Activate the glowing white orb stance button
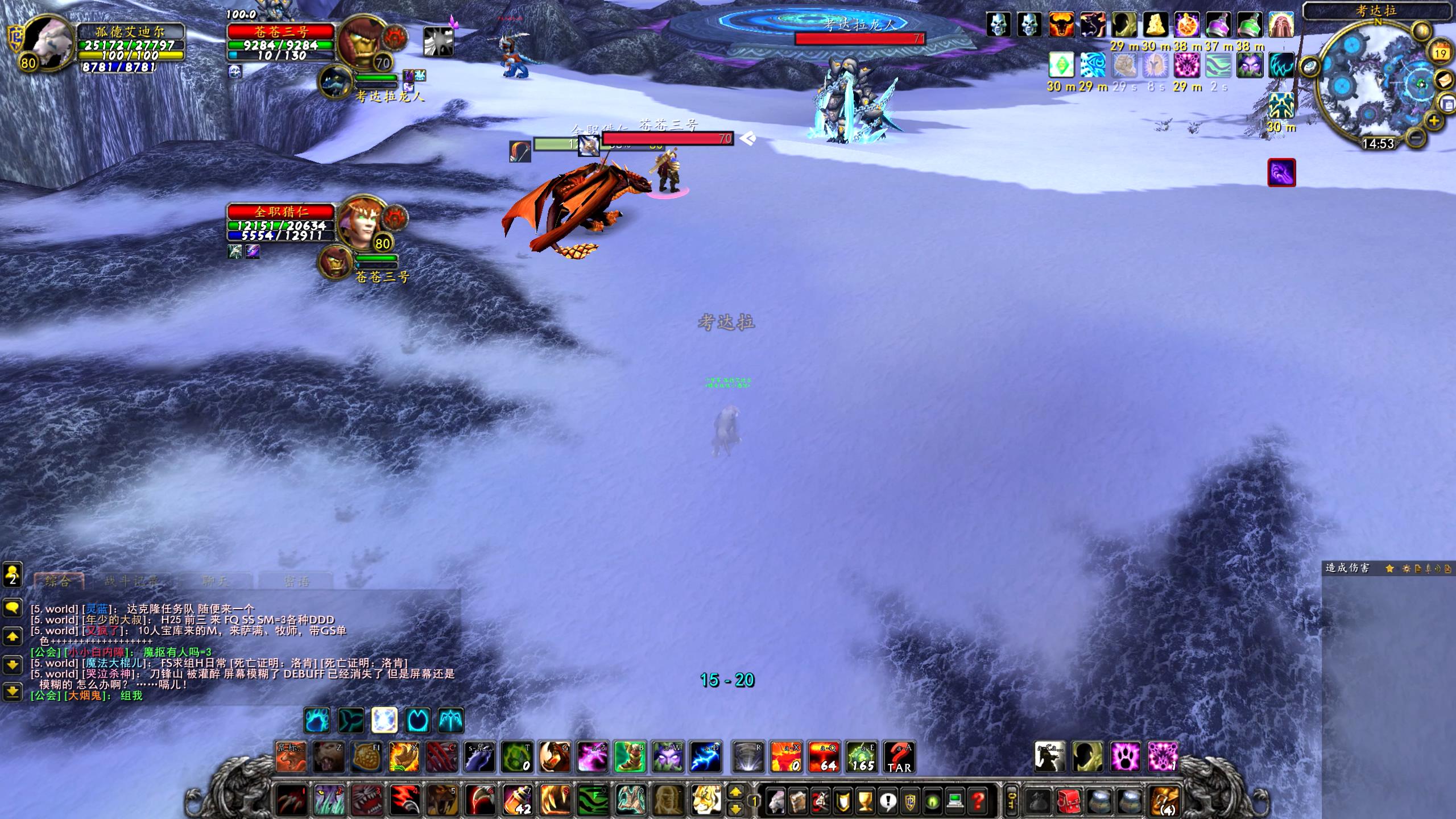The height and width of the screenshot is (819, 1456). coord(384,721)
